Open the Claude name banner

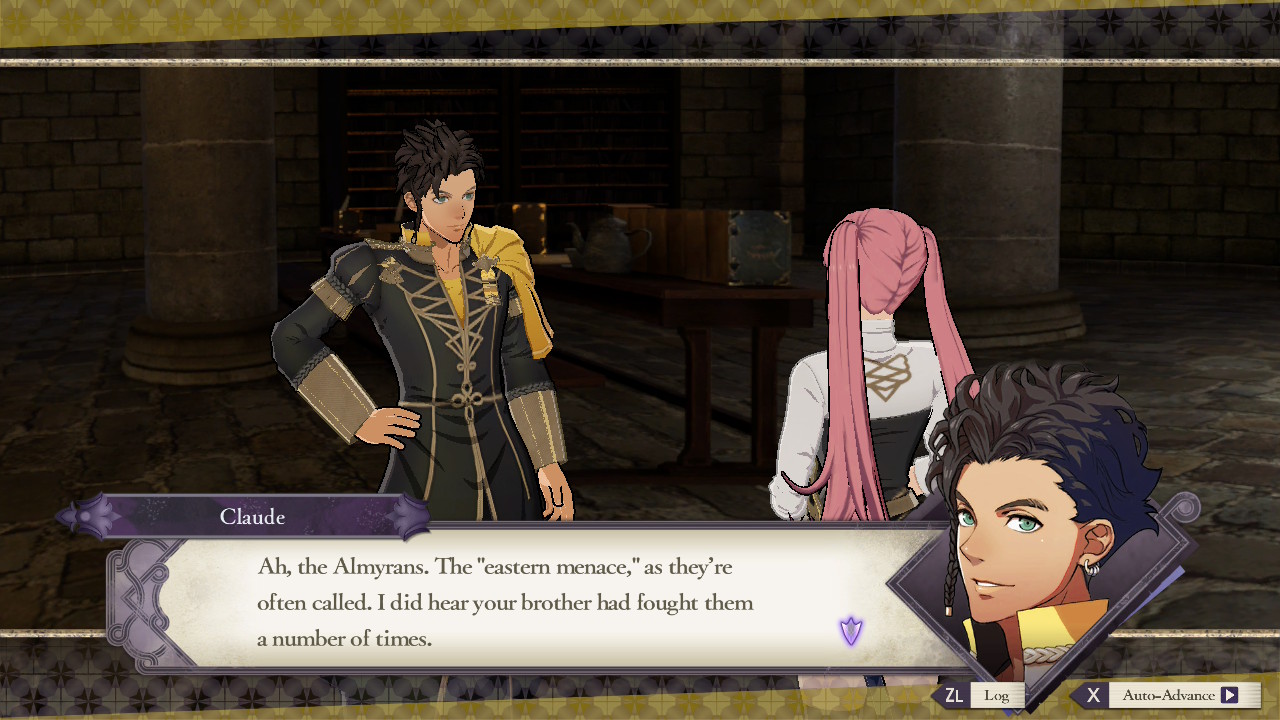tap(252, 517)
